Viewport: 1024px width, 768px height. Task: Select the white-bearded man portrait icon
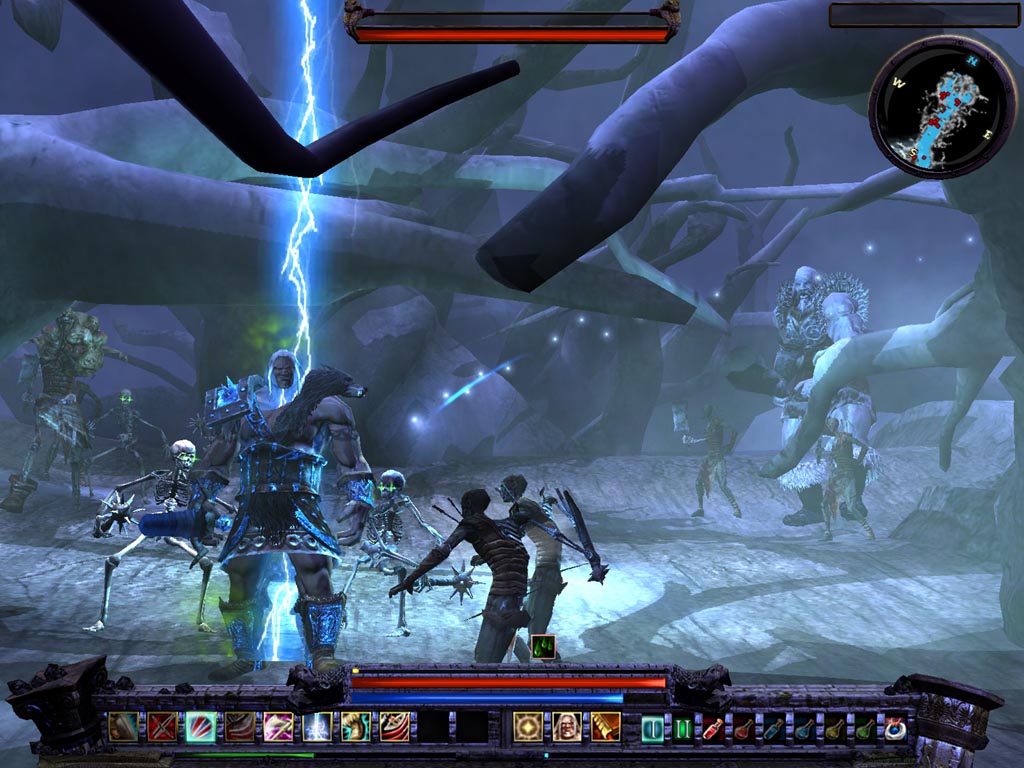(567, 726)
